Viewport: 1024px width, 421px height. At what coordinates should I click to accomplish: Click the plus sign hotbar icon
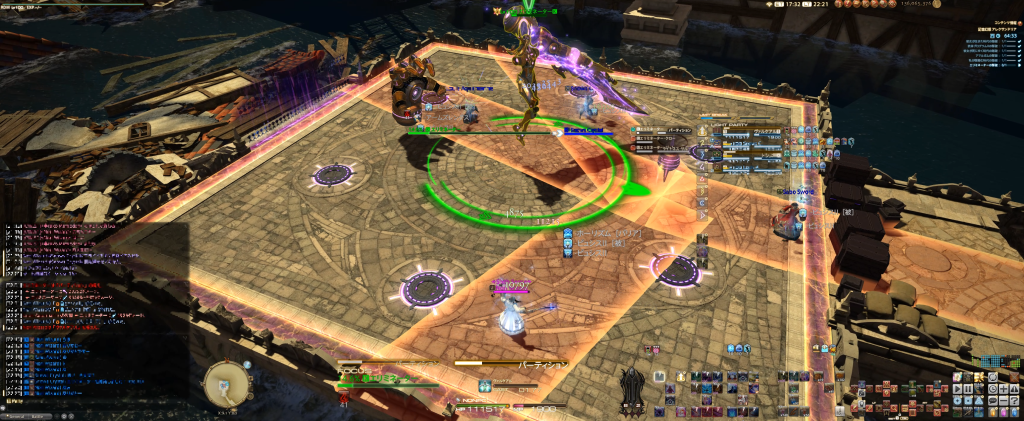[1003, 389]
